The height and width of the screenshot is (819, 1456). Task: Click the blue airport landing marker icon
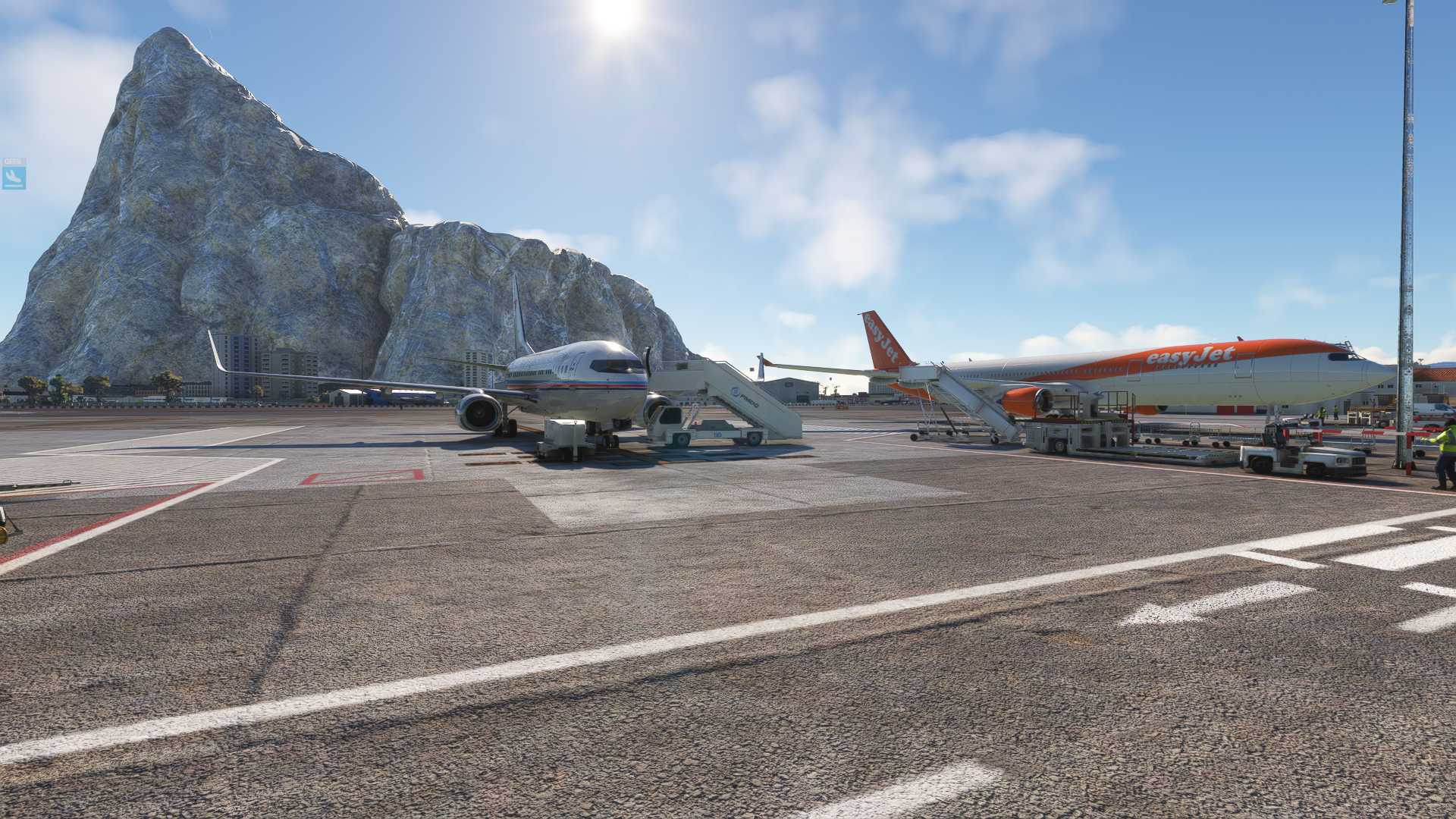(14, 177)
